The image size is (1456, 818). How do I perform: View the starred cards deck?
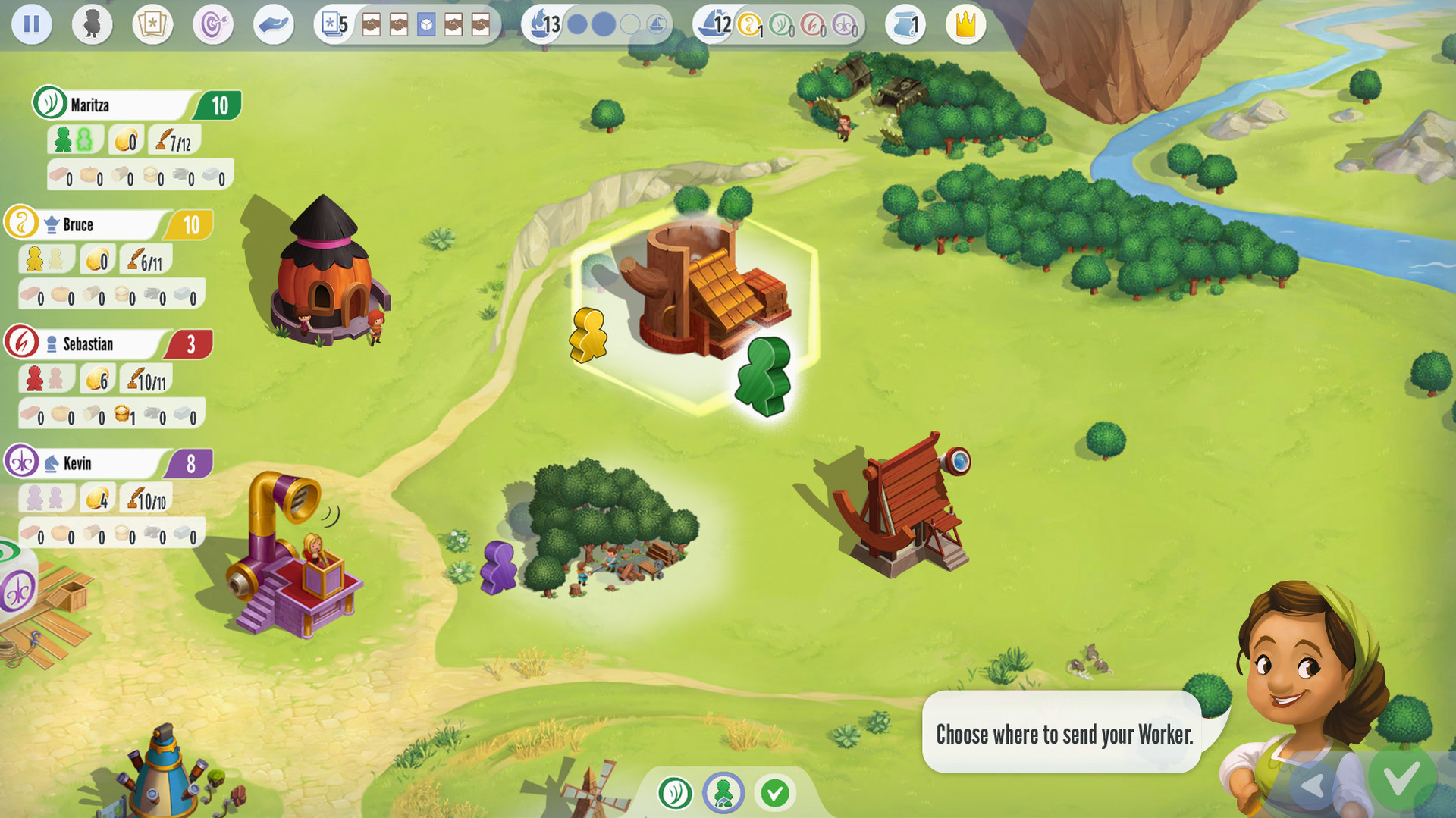(x=152, y=25)
